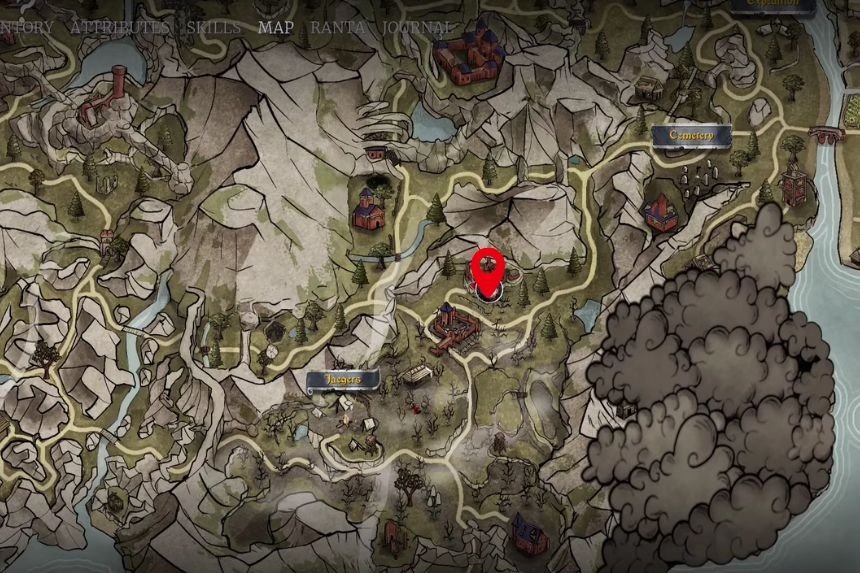
Task: Click the Cemetery location label
Action: click(x=687, y=134)
